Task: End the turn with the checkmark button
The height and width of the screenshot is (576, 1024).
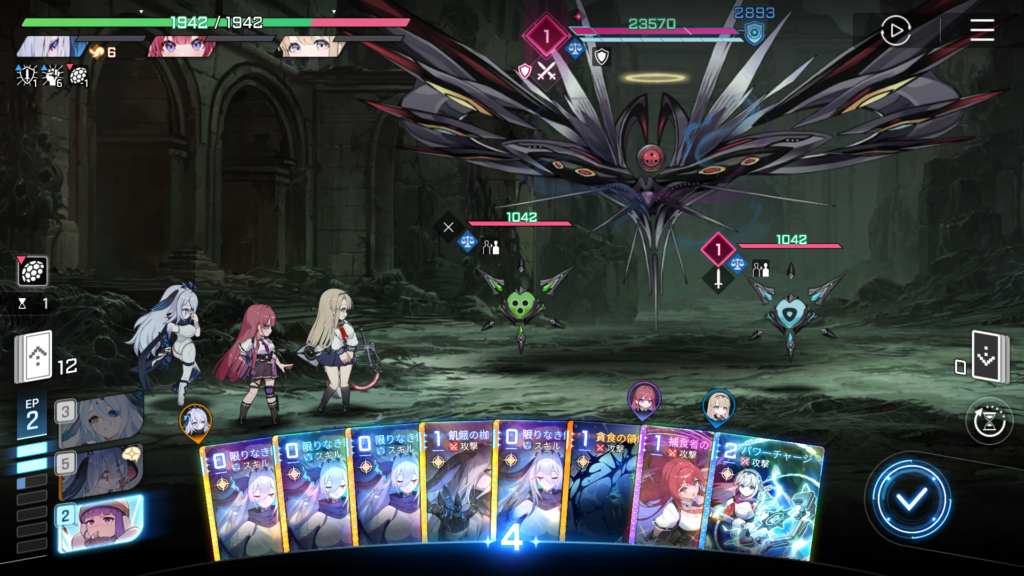Action: pos(908,499)
